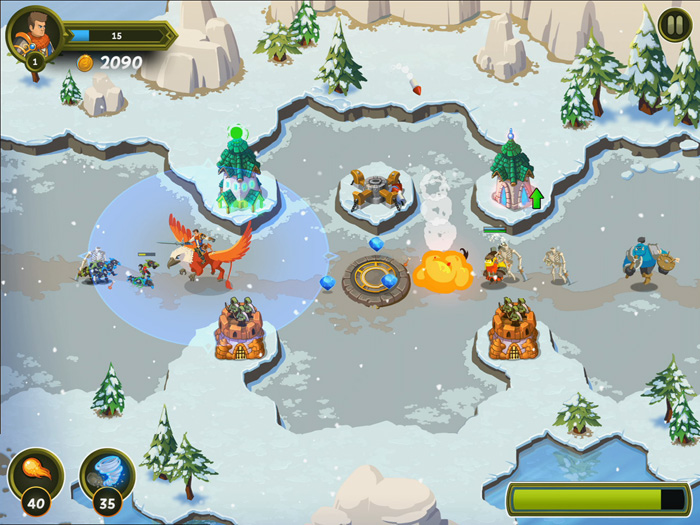Select the hero portrait
Screen dimensions: 700x525
tap(34, 34)
